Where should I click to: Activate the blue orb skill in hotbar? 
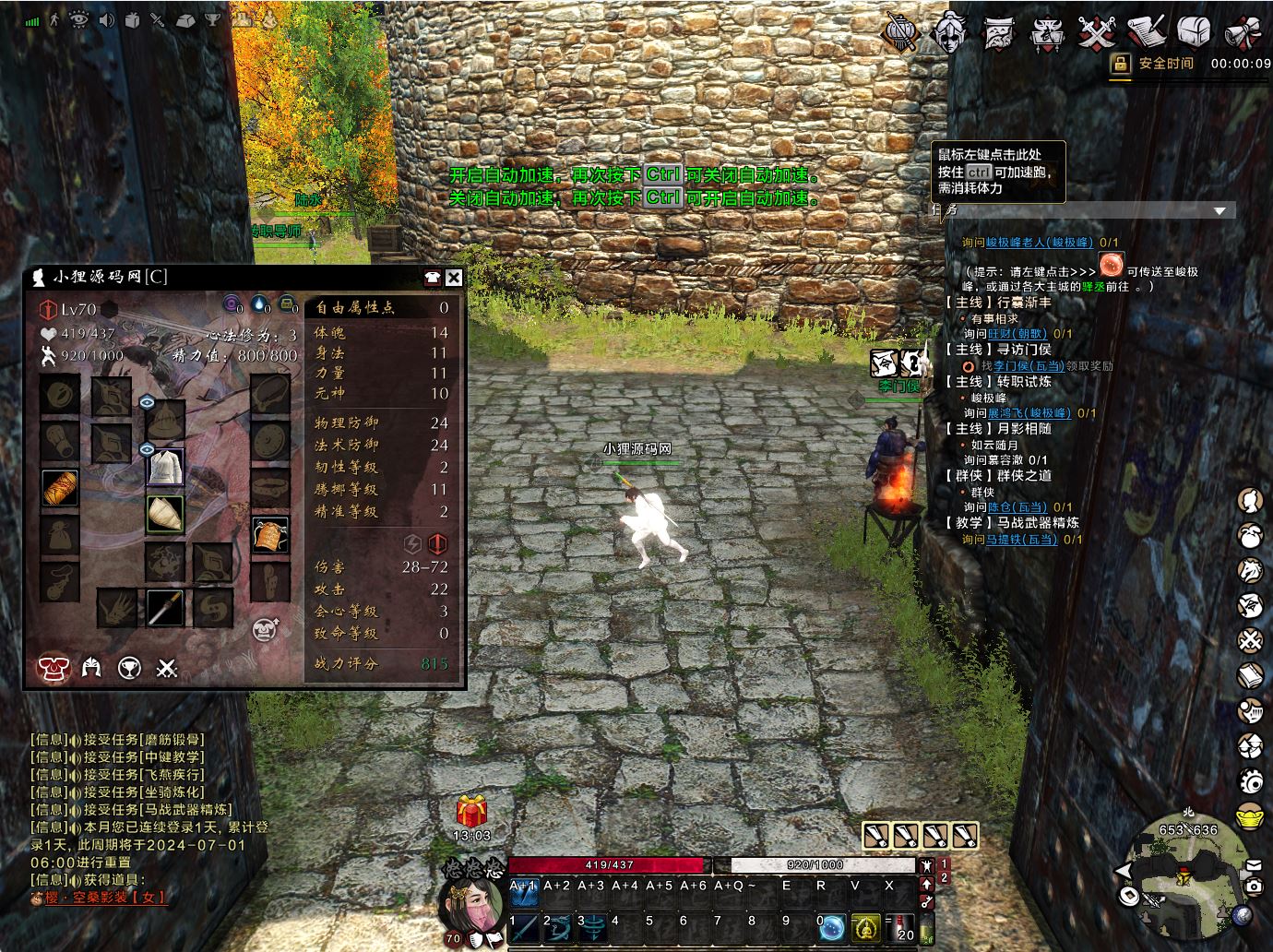pyautogui.click(x=833, y=926)
